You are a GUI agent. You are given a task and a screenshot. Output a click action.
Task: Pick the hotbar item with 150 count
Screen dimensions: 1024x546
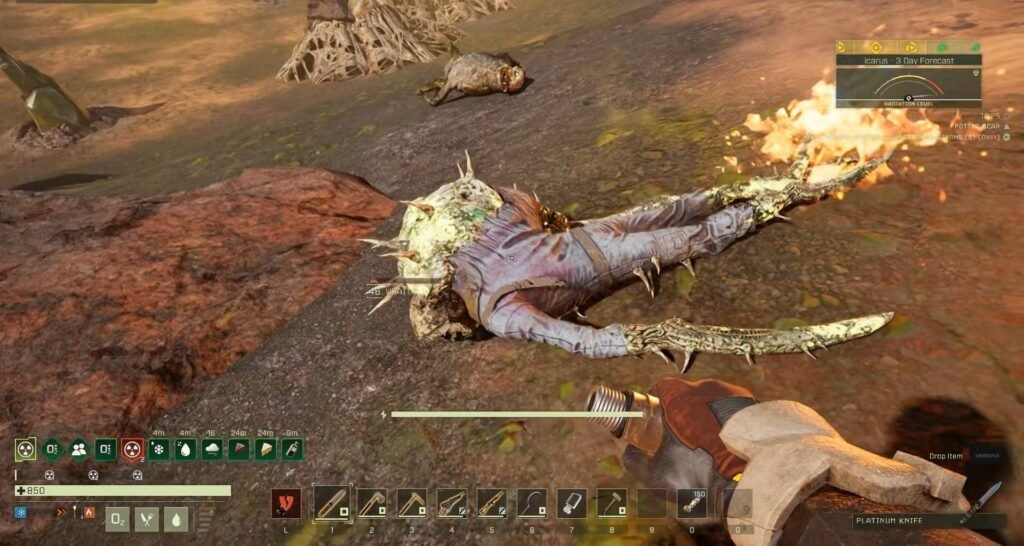(x=692, y=503)
